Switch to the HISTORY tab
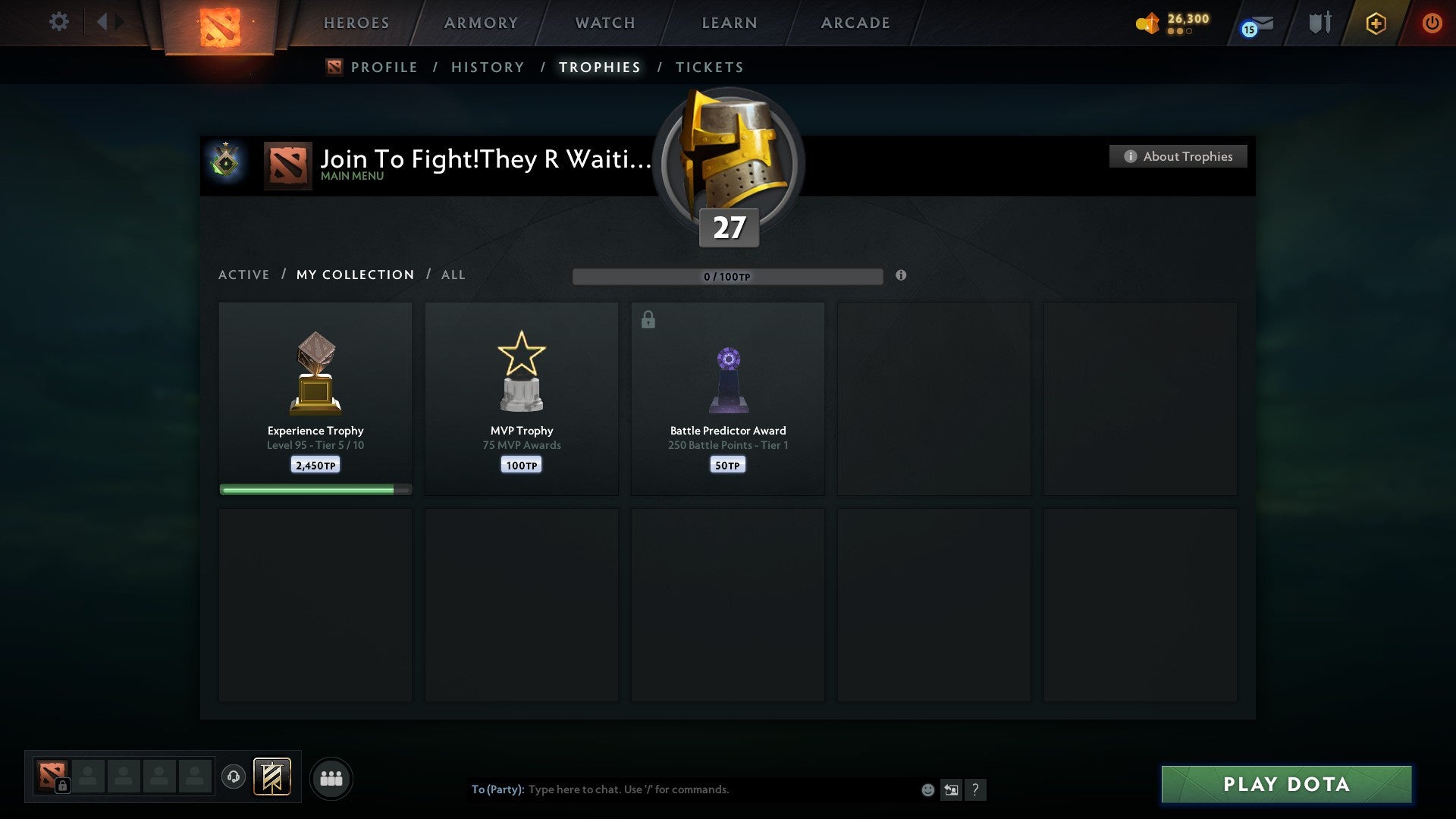The image size is (1456, 819). coord(488,67)
